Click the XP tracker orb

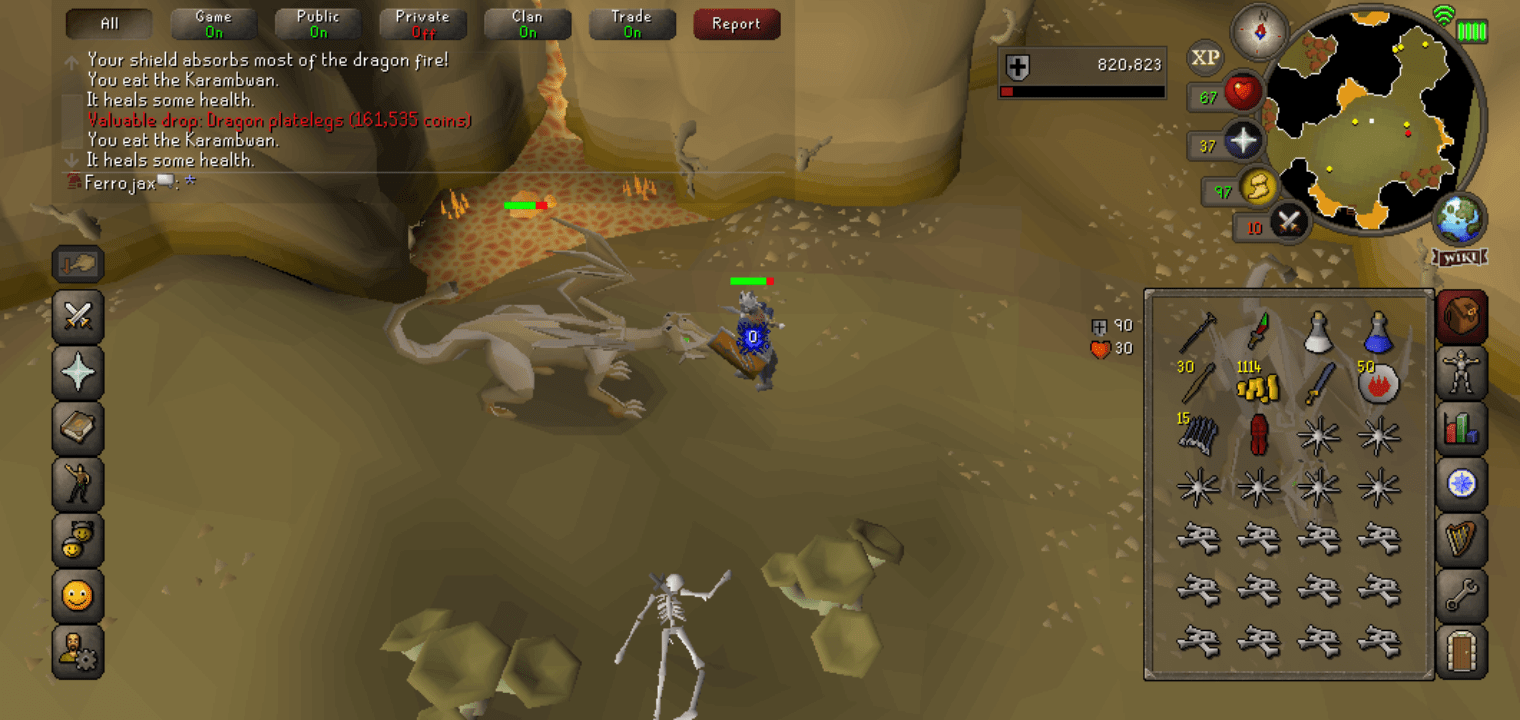coord(1205,57)
